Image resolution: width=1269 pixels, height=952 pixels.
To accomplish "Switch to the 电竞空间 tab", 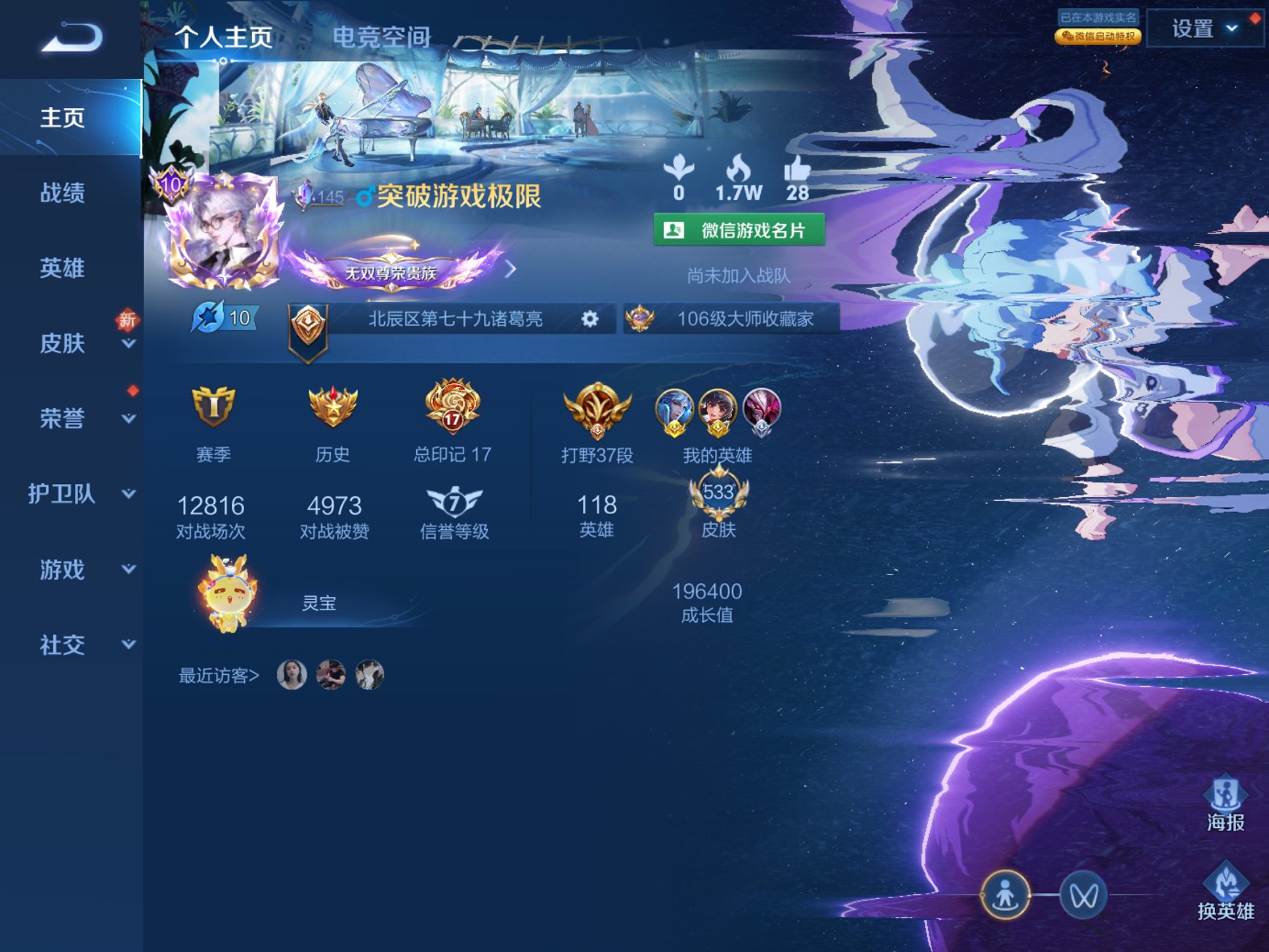I will pyautogui.click(x=383, y=36).
